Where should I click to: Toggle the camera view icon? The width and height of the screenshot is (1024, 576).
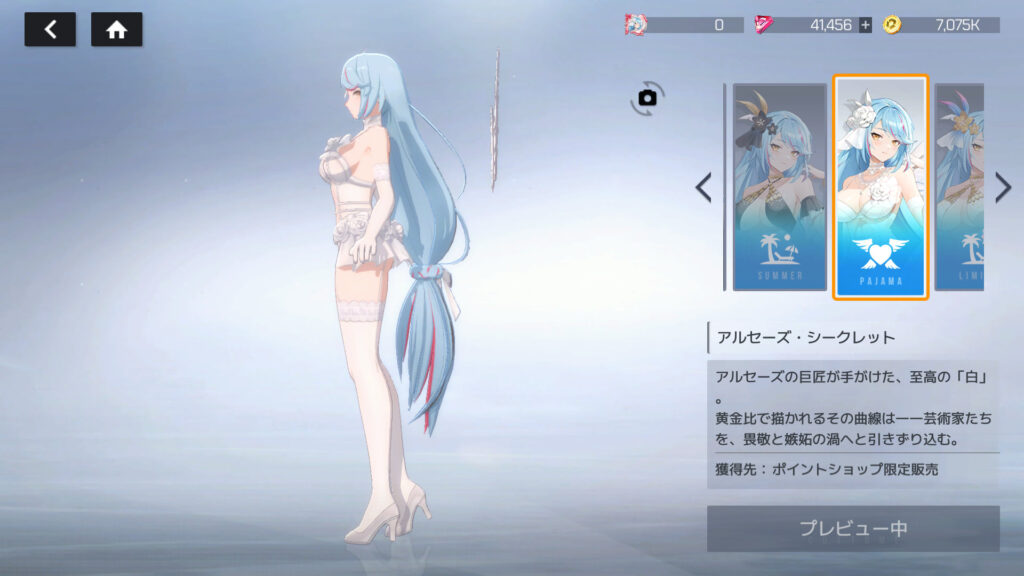(x=647, y=97)
